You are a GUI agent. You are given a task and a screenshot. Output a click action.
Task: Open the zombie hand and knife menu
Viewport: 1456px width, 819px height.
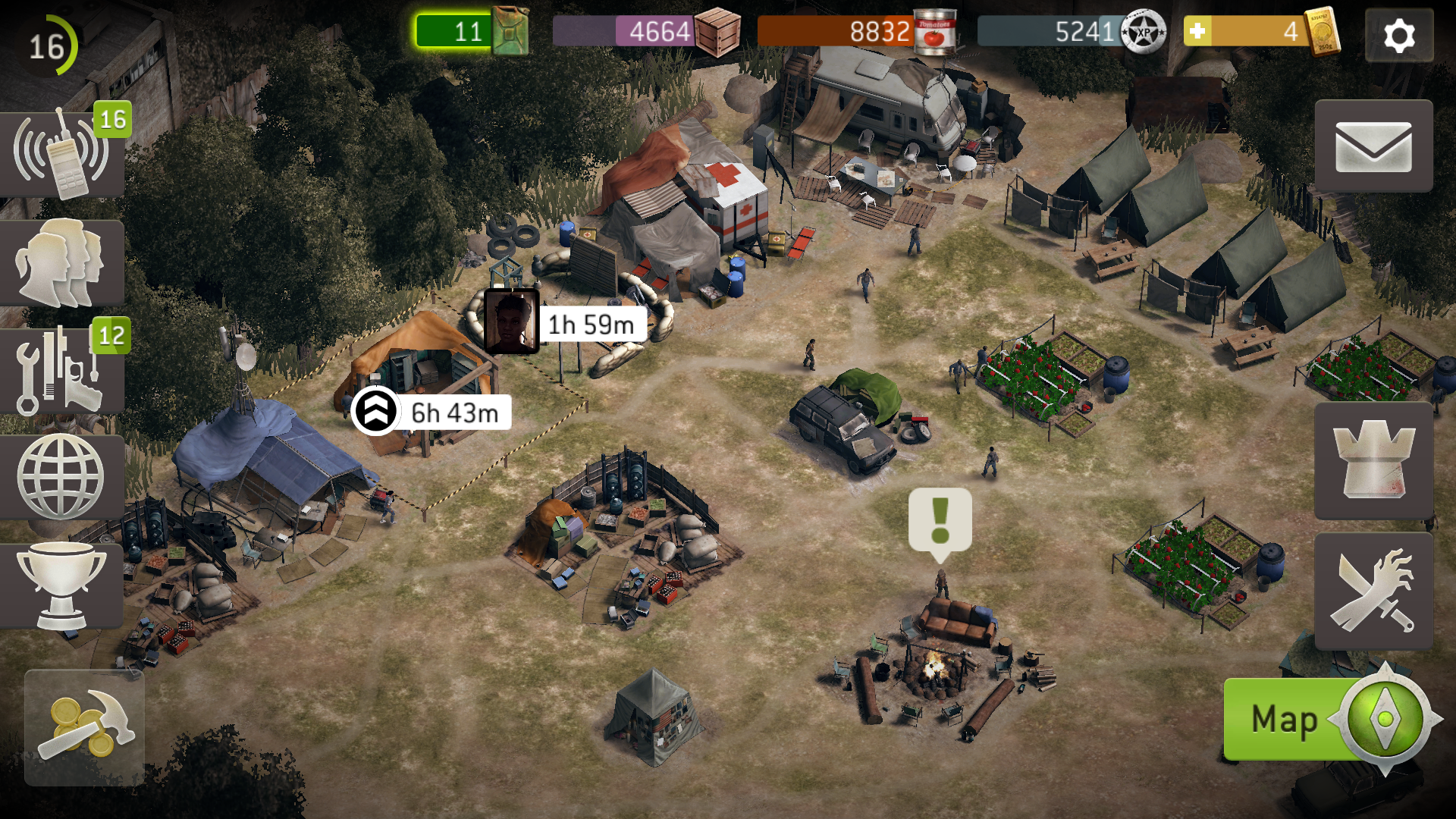click(x=1373, y=591)
